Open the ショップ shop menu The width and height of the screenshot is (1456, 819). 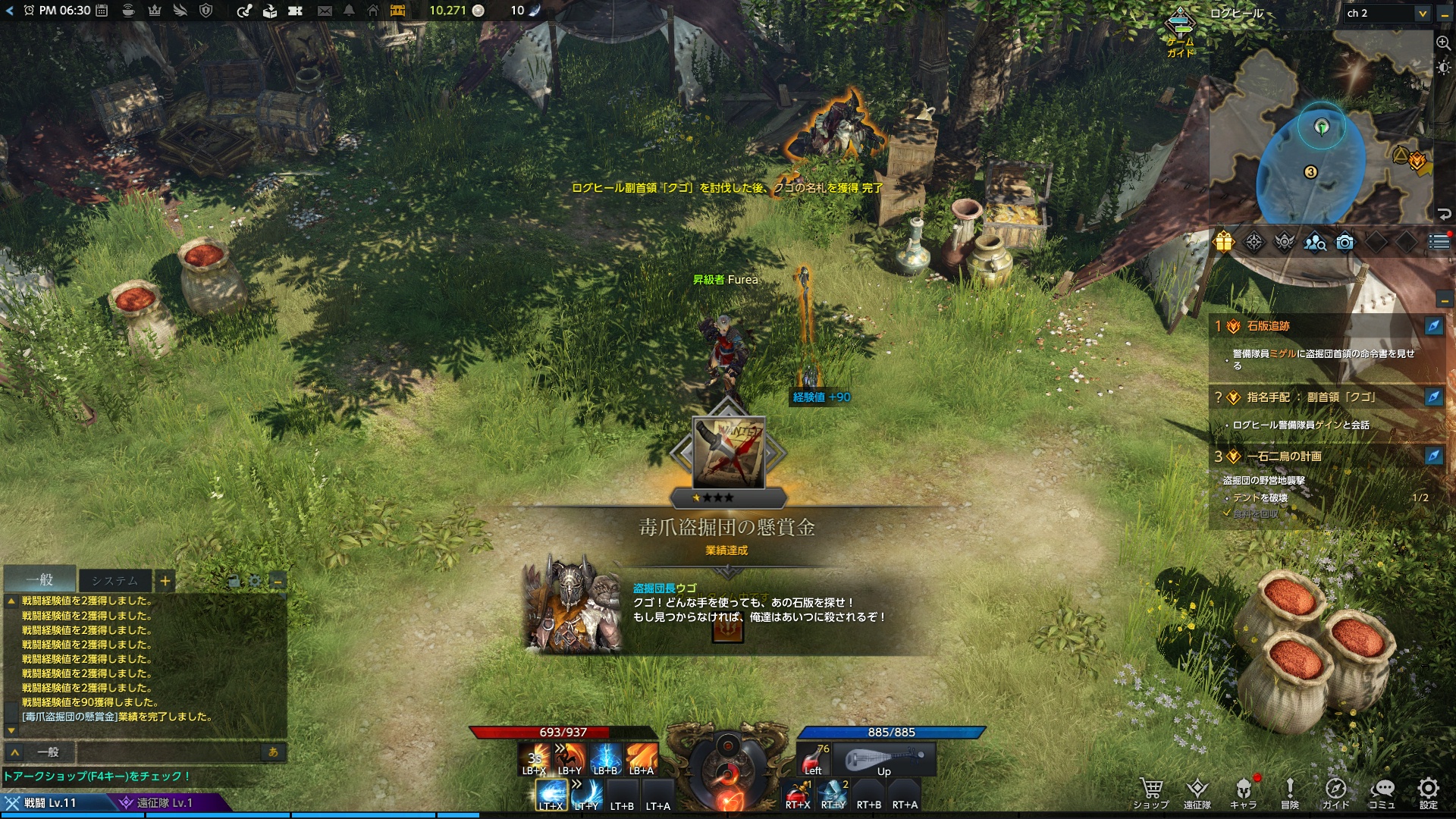coord(1150,792)
